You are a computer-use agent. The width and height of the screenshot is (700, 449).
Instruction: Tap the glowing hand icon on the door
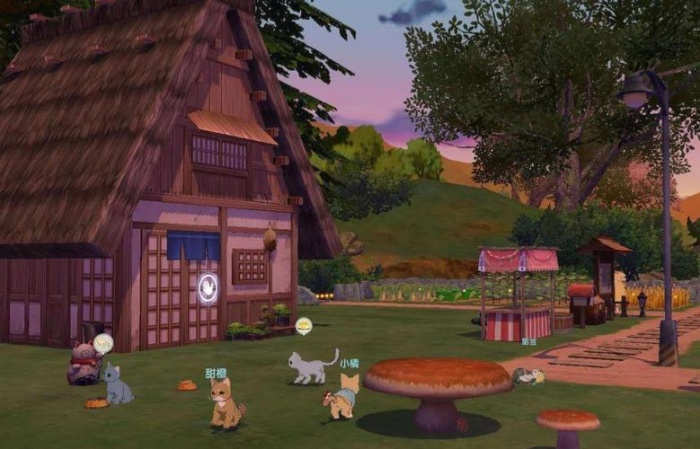208,288
